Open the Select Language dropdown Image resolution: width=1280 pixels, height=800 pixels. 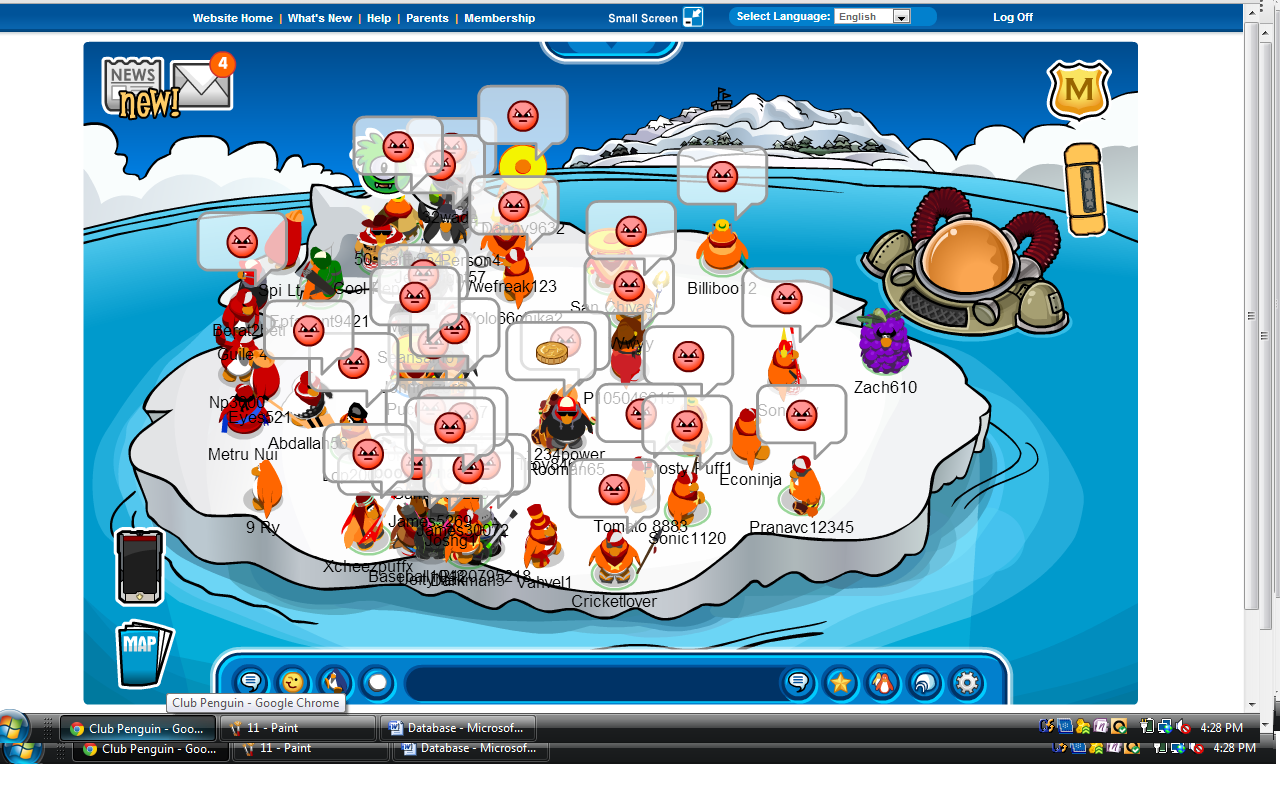(x=873, y=17)
